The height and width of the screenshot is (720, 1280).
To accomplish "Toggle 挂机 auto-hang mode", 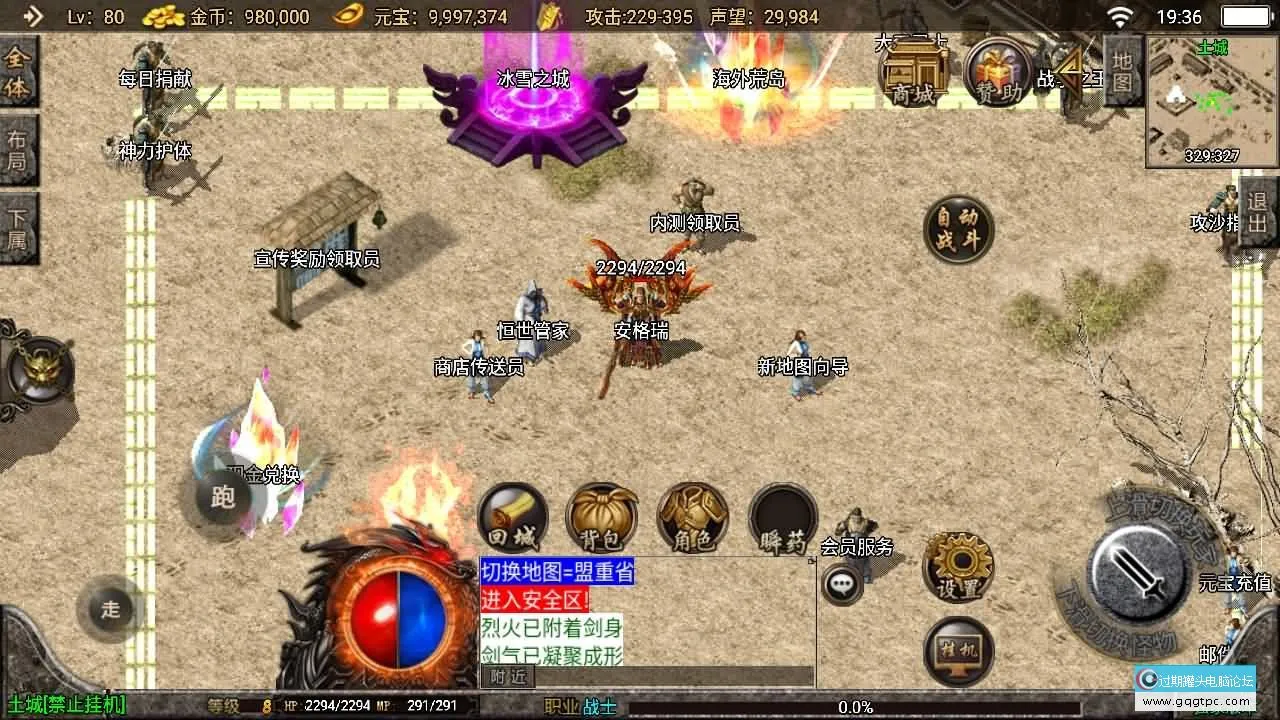I will [x=960, y=650].
